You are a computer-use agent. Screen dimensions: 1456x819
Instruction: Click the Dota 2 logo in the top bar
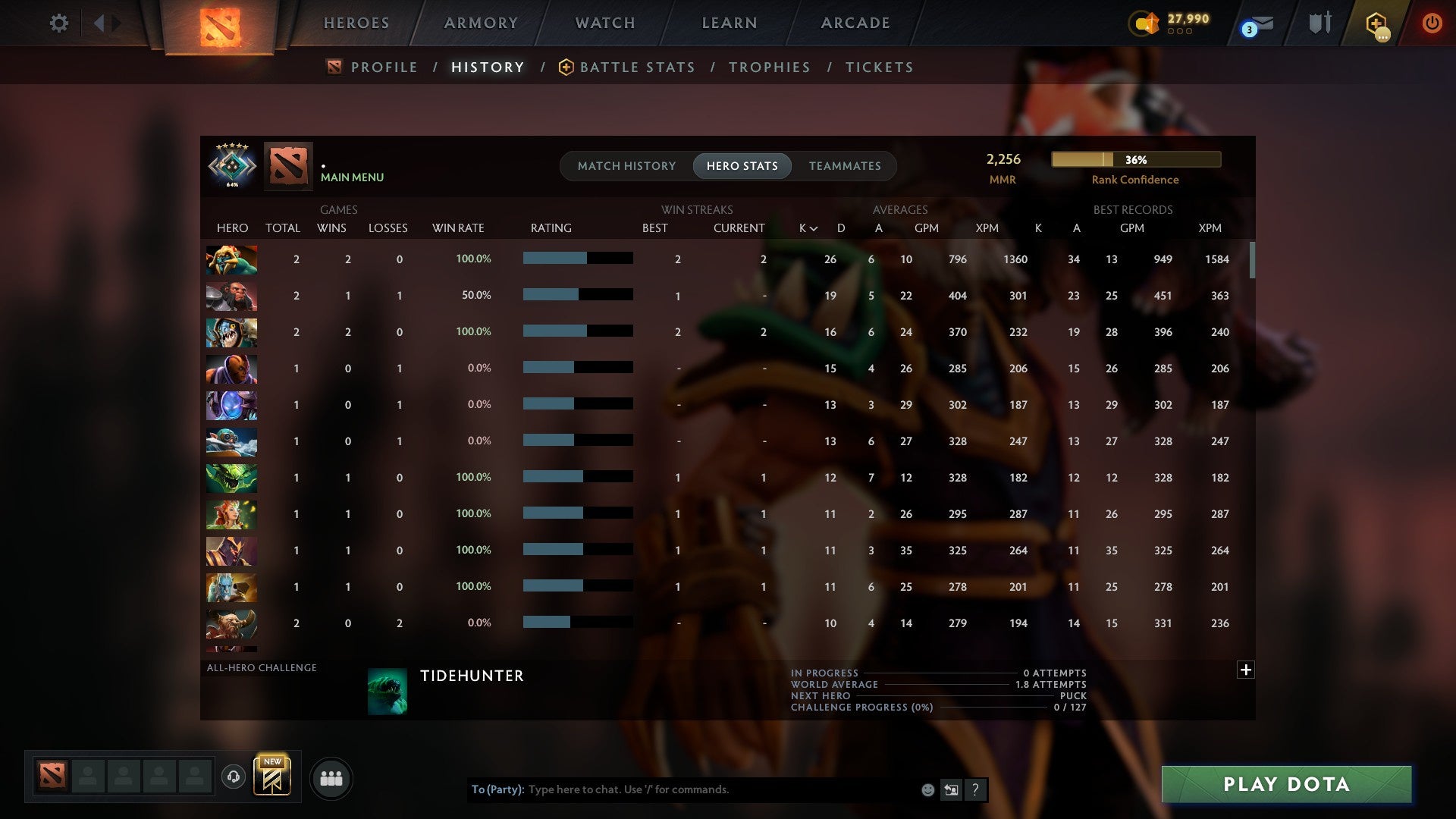point(218,25)
